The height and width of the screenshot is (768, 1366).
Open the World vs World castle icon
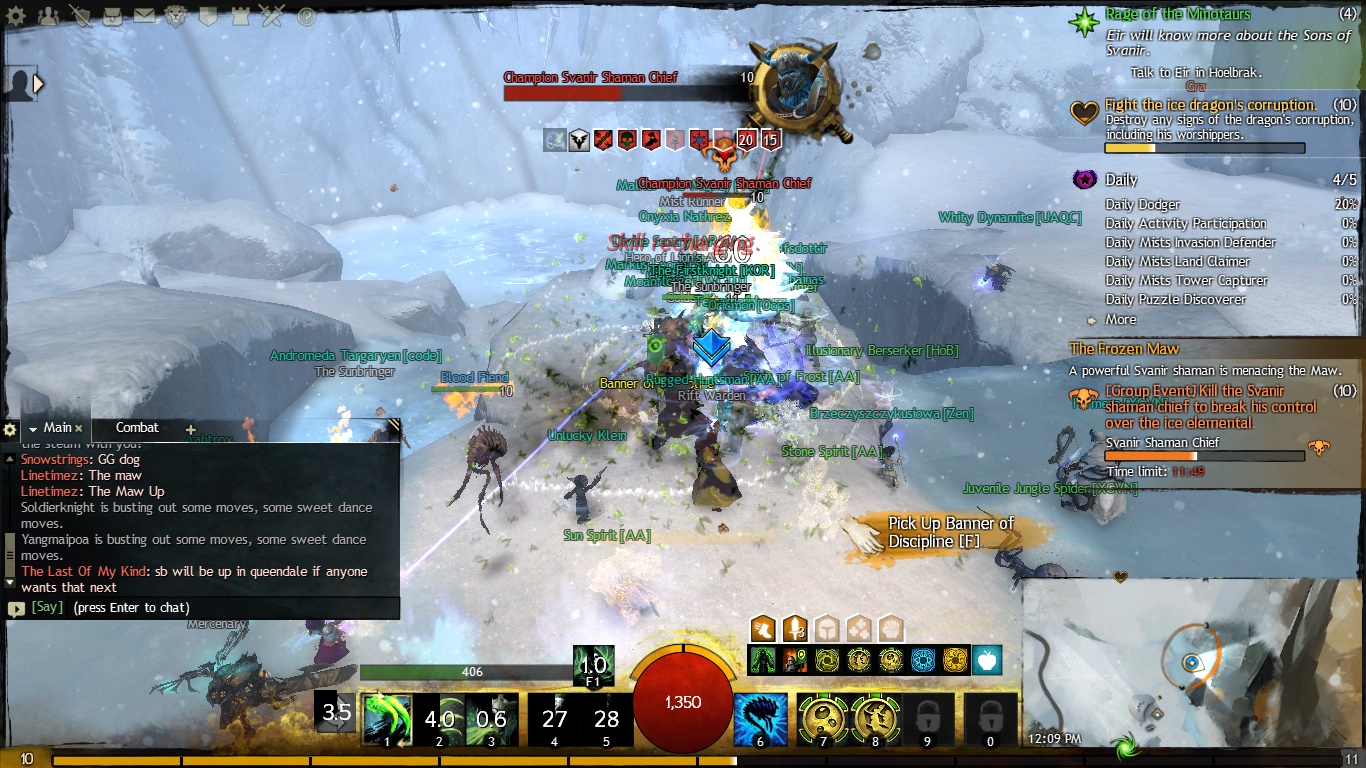[240, 16]
